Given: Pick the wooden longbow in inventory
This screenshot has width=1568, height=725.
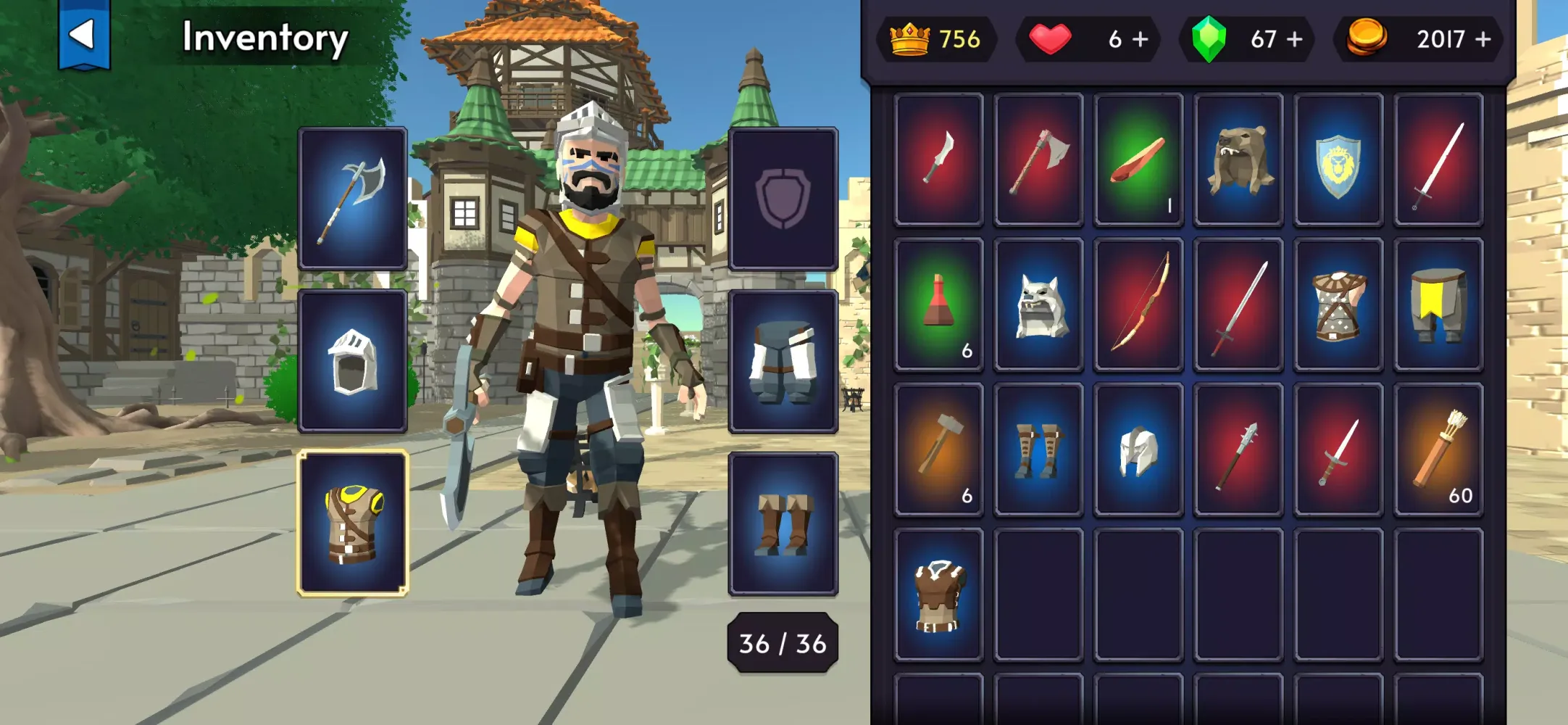Looking at the screenshot, I should click(1138, 304).
